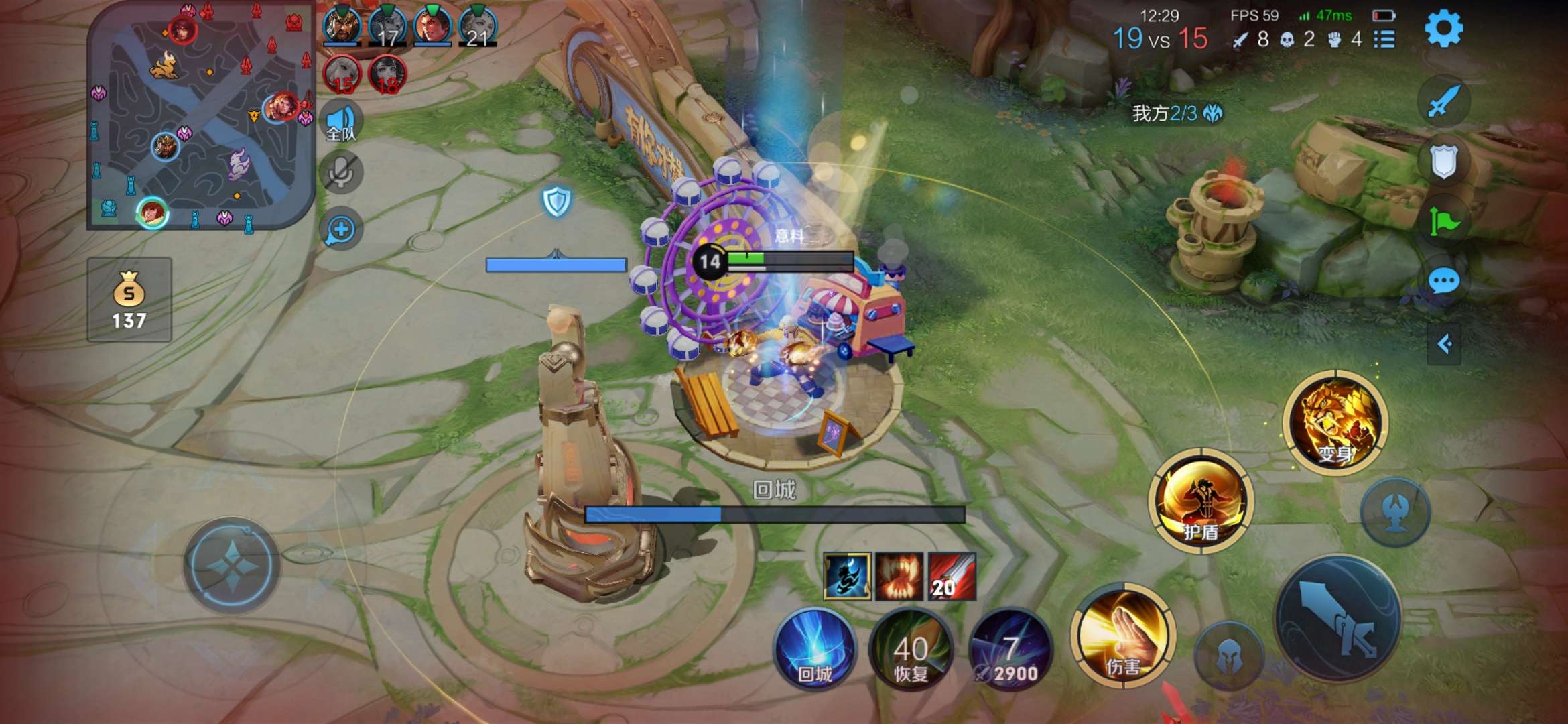The width and height of the screenshot is (1568, 724).
Task: Send the defend shield signal
Action: [x=1443, y=162]
